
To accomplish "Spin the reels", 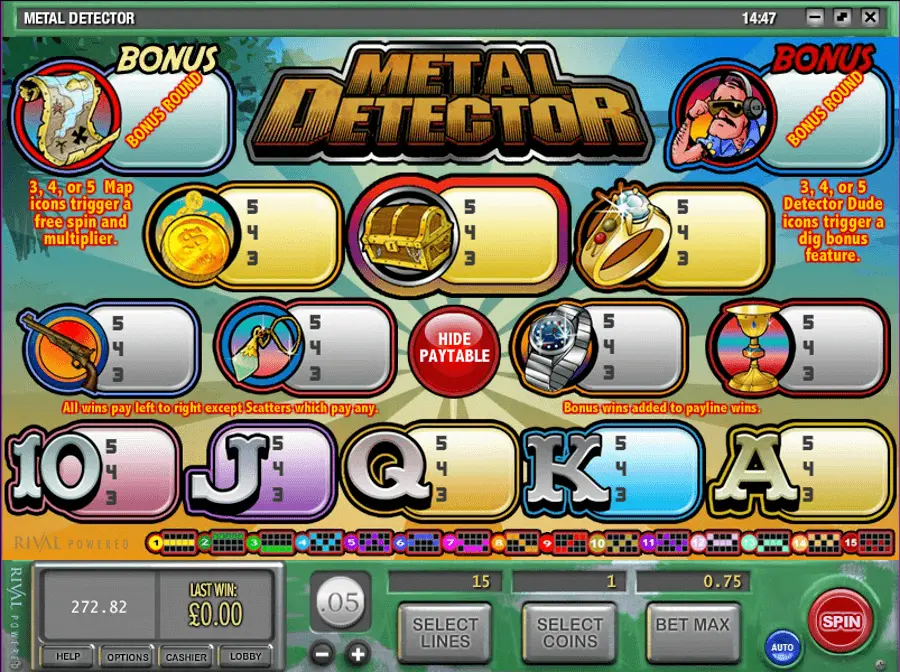I will [840, 621].
